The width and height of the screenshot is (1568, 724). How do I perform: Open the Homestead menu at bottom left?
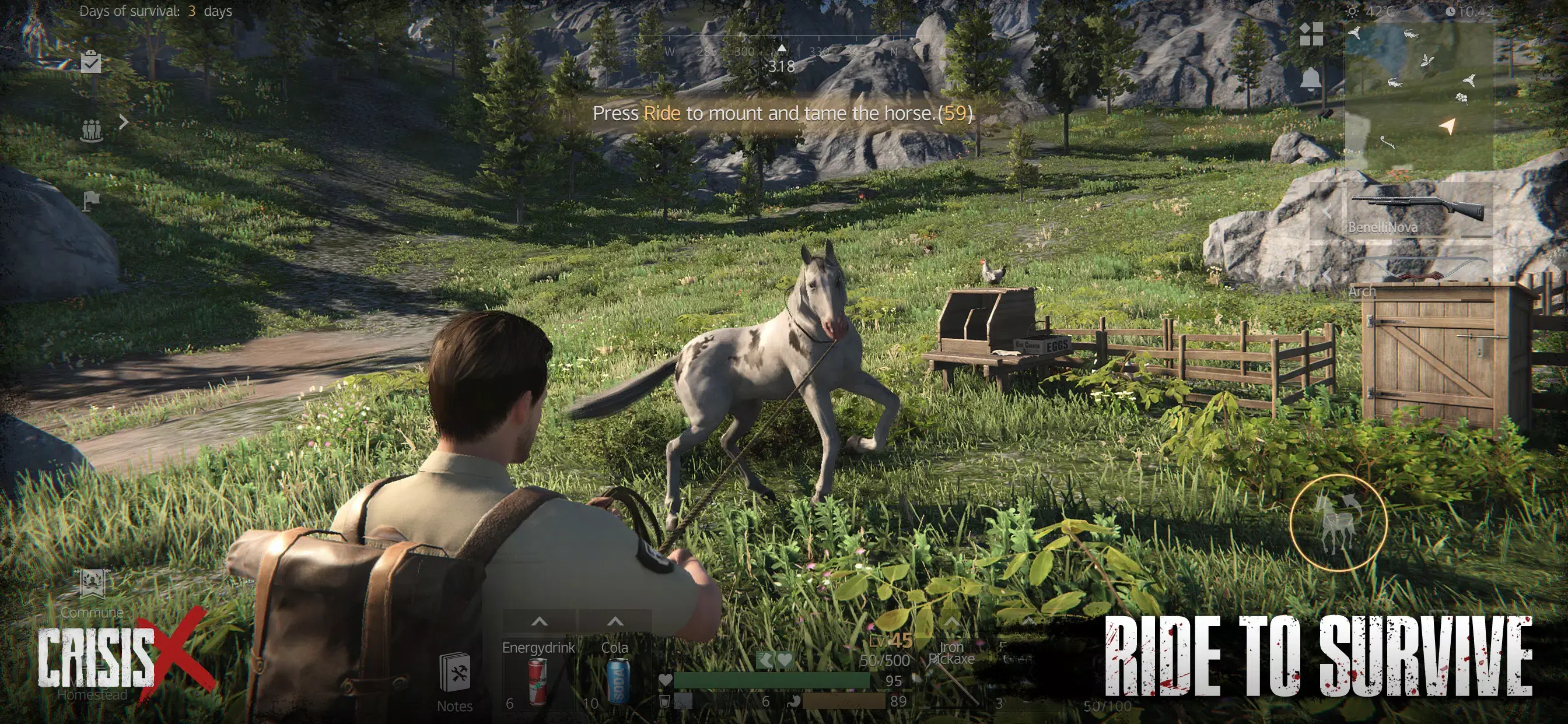click(x=92, y=684)
